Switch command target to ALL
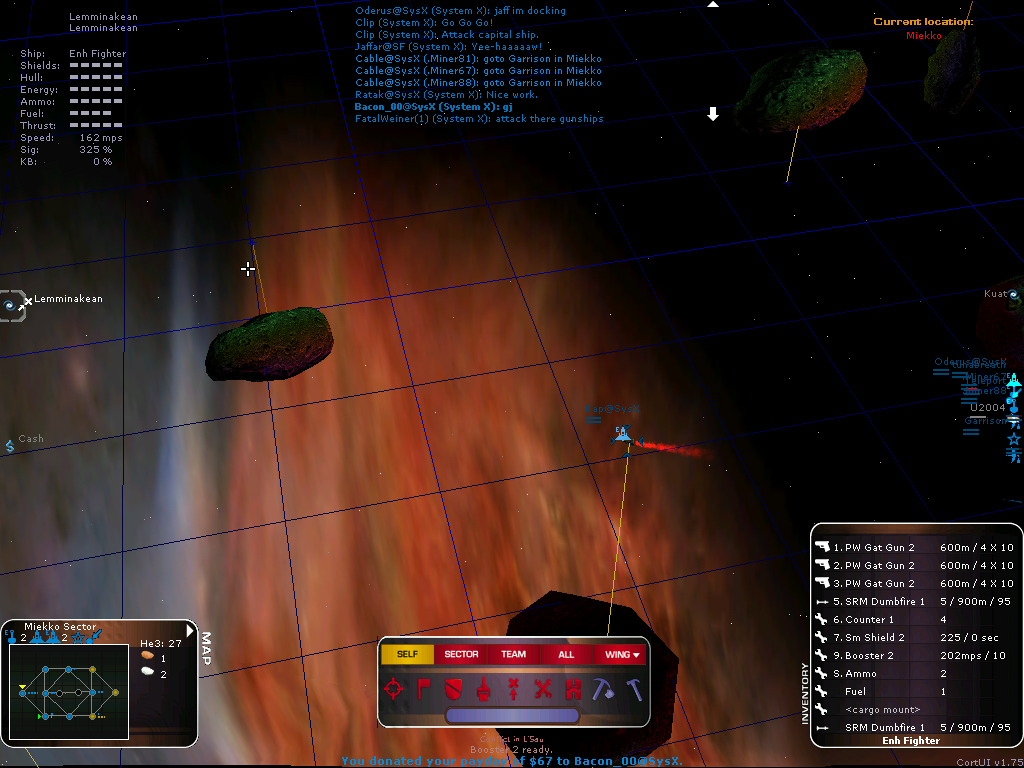 click(x=566, y=654)
